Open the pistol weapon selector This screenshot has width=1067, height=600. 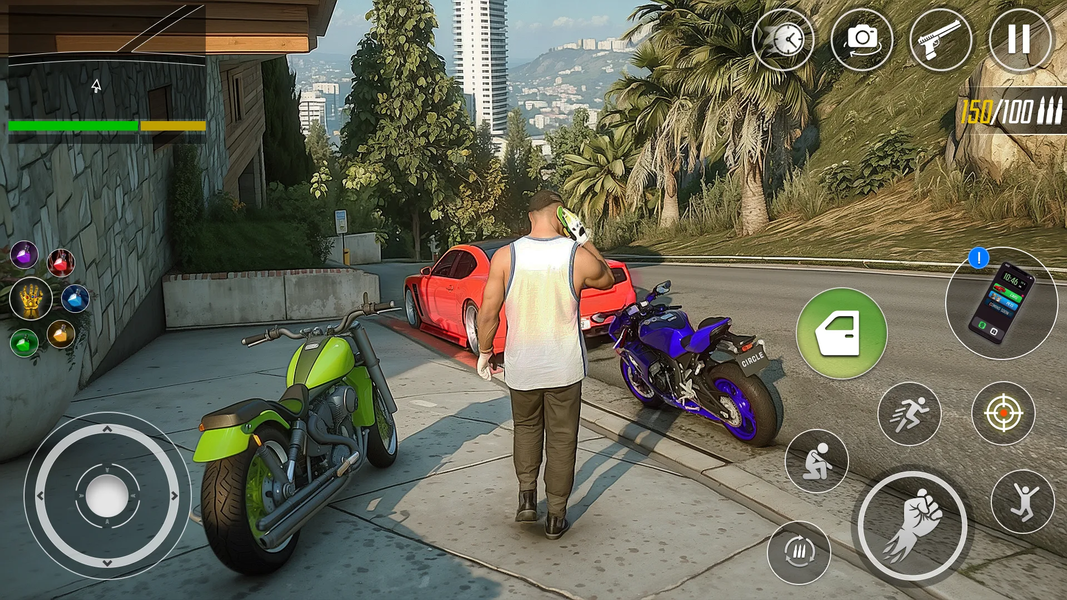pos(940,40)
